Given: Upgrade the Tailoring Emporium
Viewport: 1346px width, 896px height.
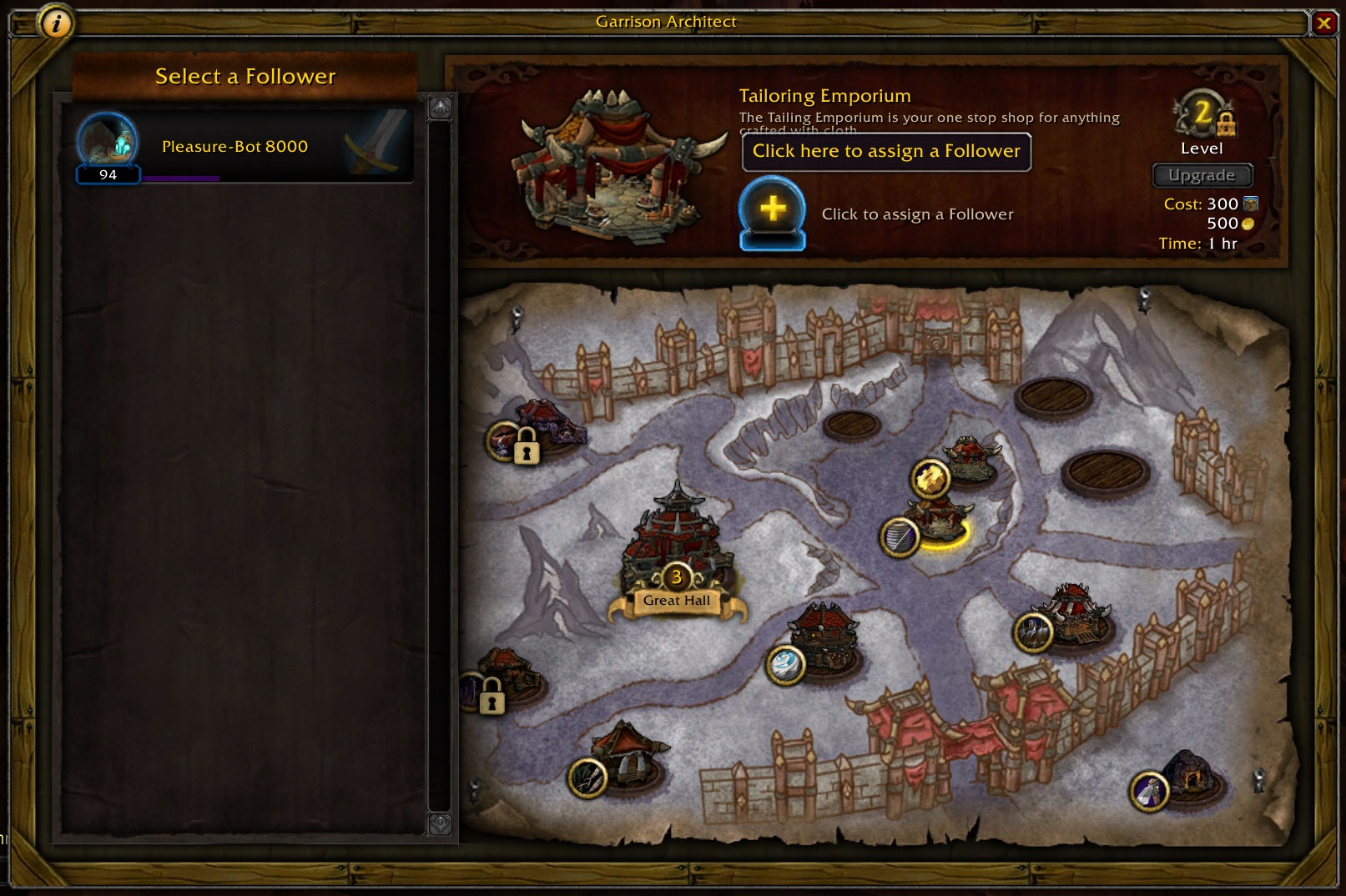Looking at the screenshot, I should pyautogui.click(x=1202, y=175).
